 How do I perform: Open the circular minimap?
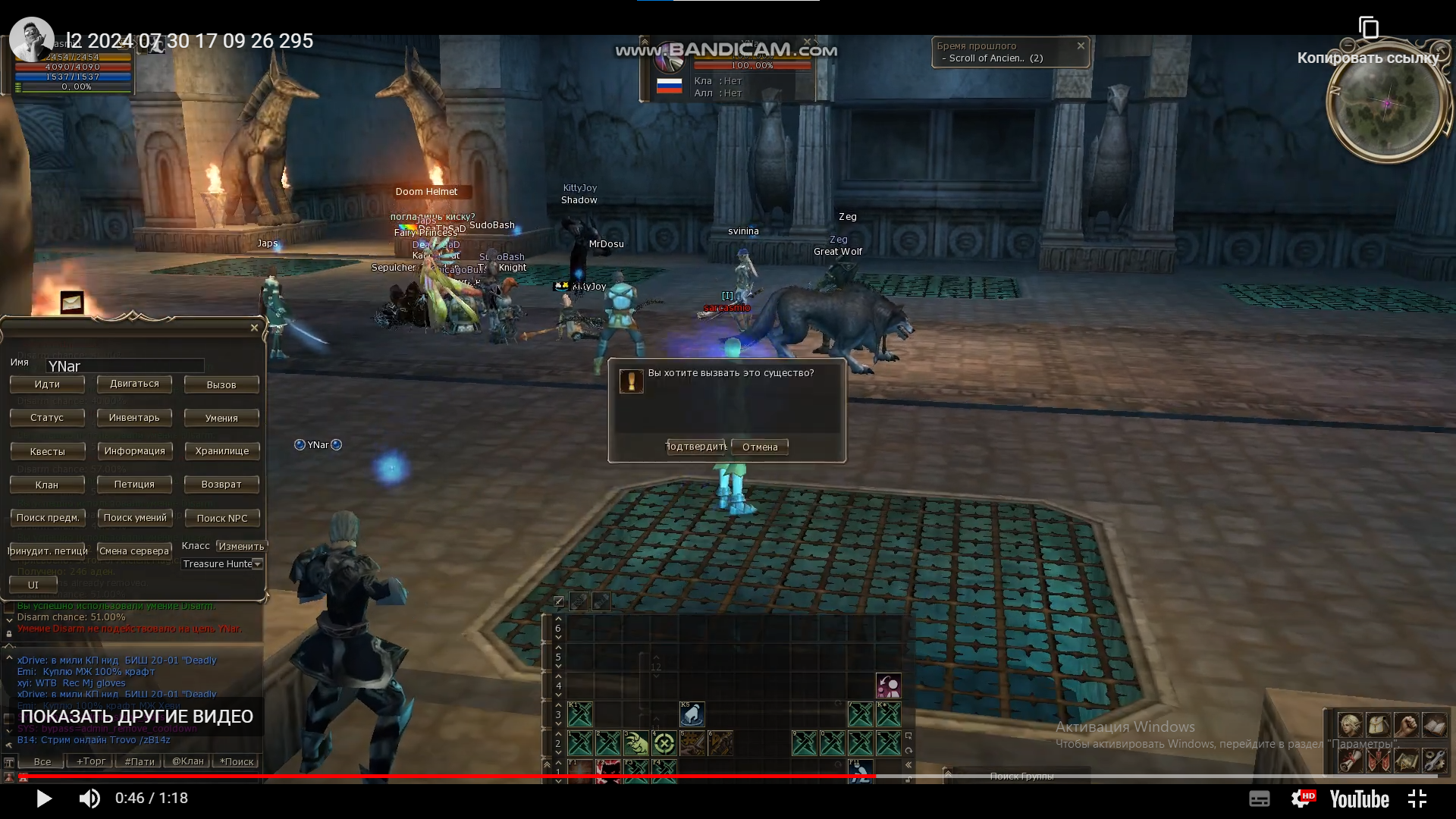pos(1386,104)
